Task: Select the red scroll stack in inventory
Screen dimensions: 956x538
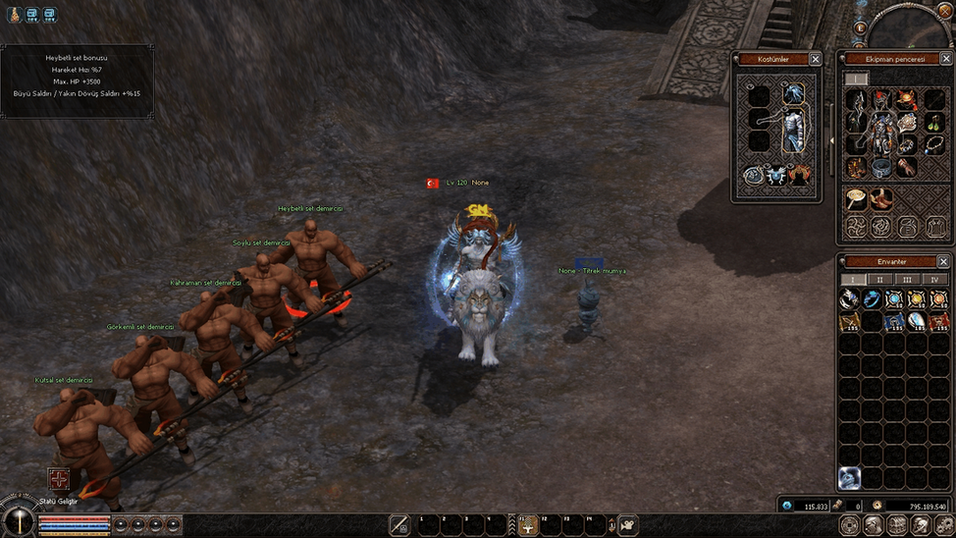Action: (x=939, y=321)
